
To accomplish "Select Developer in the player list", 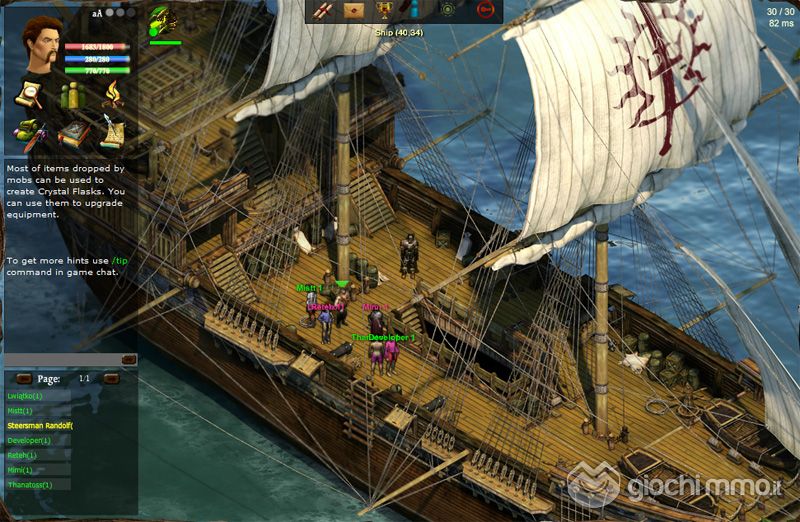I will [30, 440].
